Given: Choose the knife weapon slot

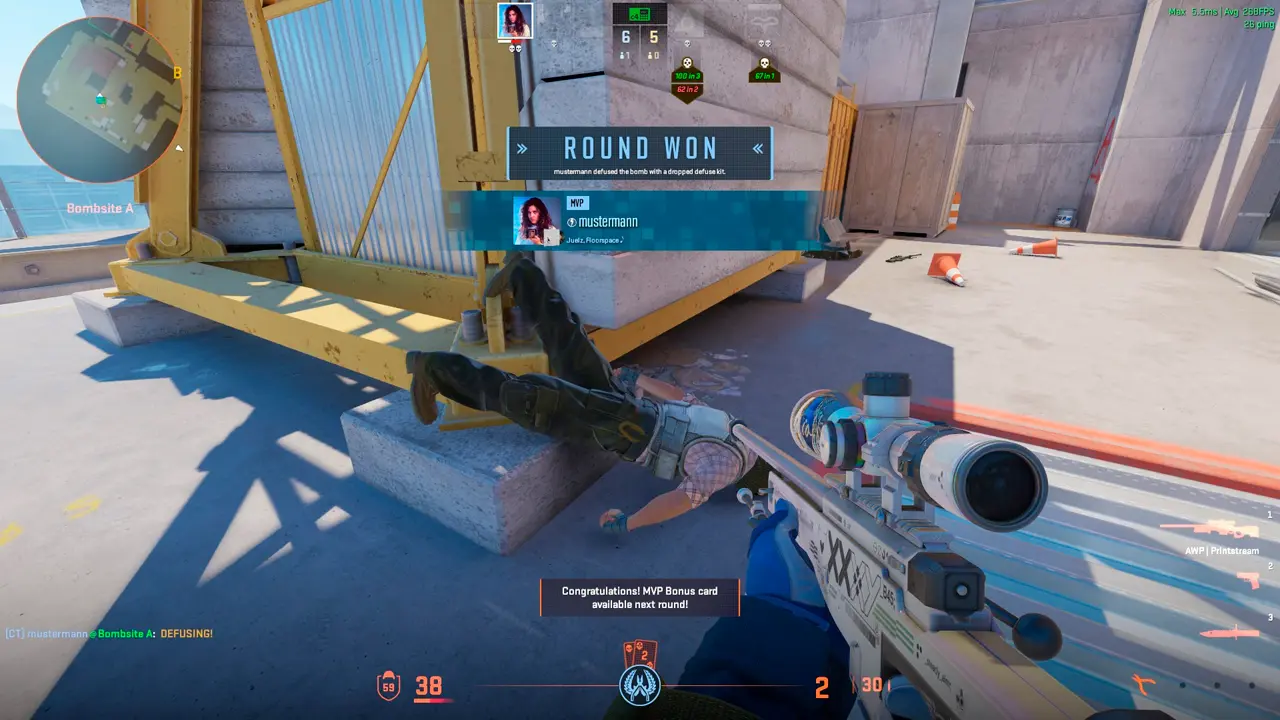Looking at the screenshot, I should [x=1229, y=632].
